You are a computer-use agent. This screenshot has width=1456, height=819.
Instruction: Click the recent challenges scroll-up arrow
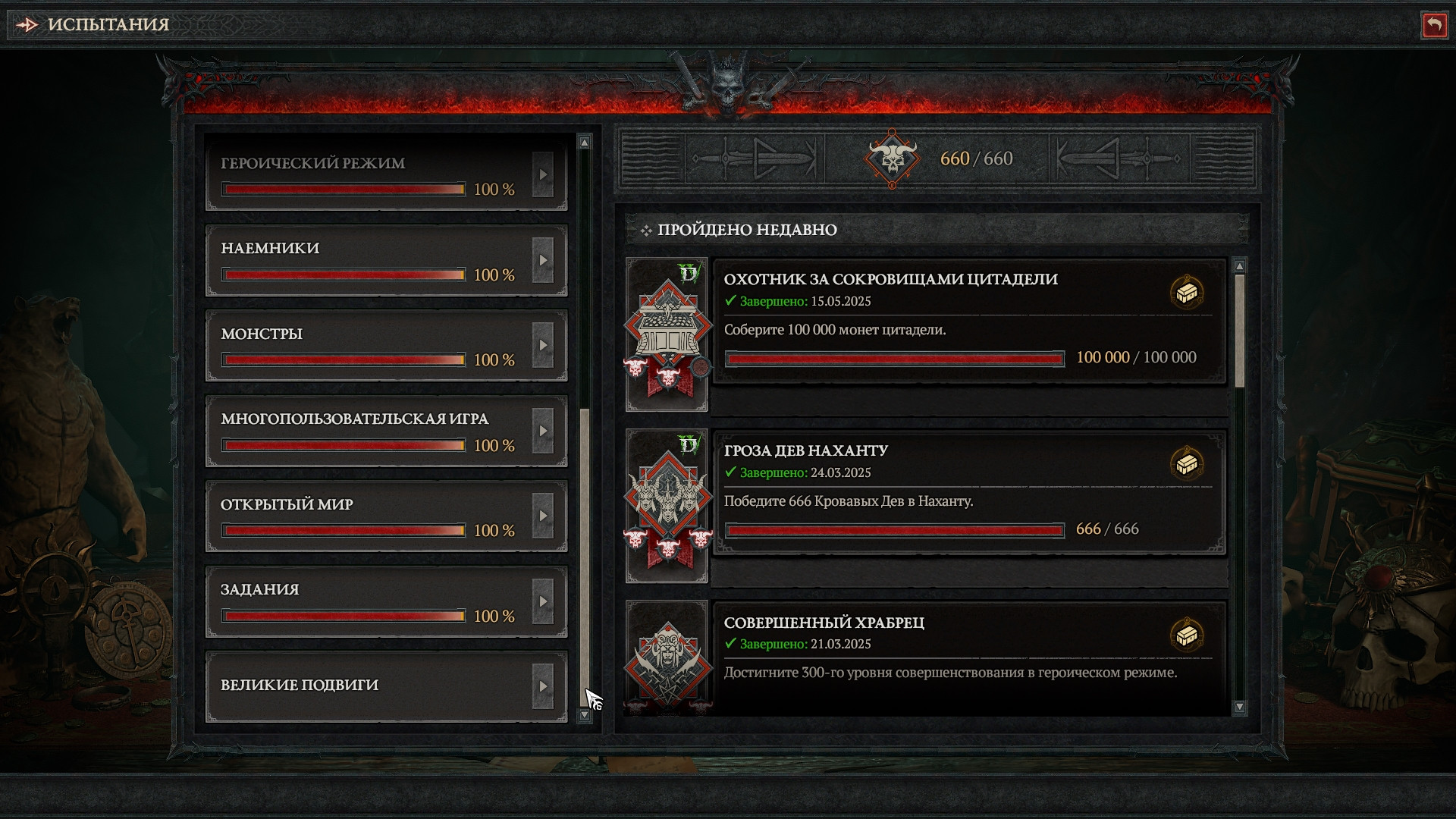coord(1240,266)
